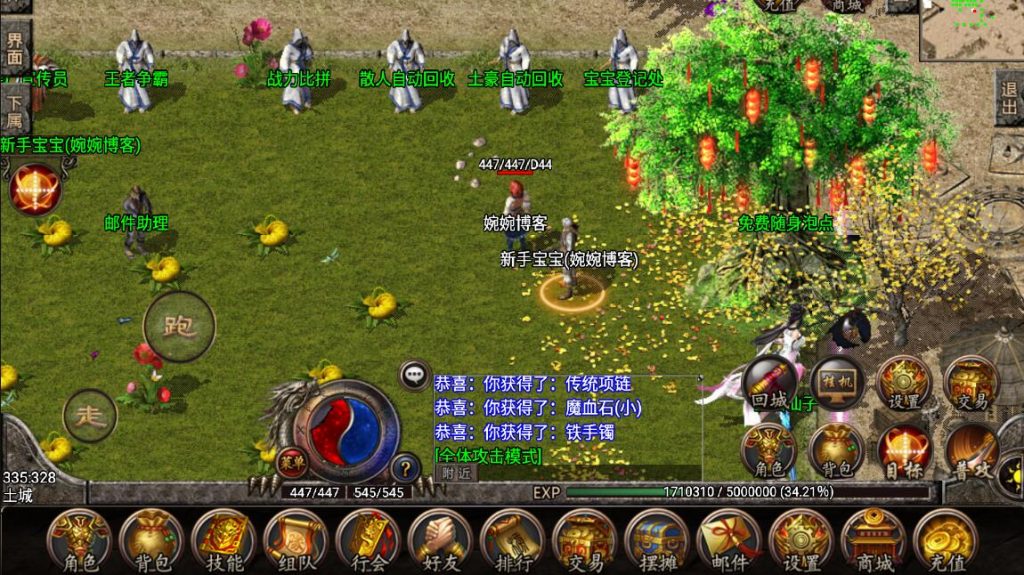Image resolution: width=1024 pixels, height=575 pixels.
Task: Select the 目标 target button
Action: click(904, 449)
